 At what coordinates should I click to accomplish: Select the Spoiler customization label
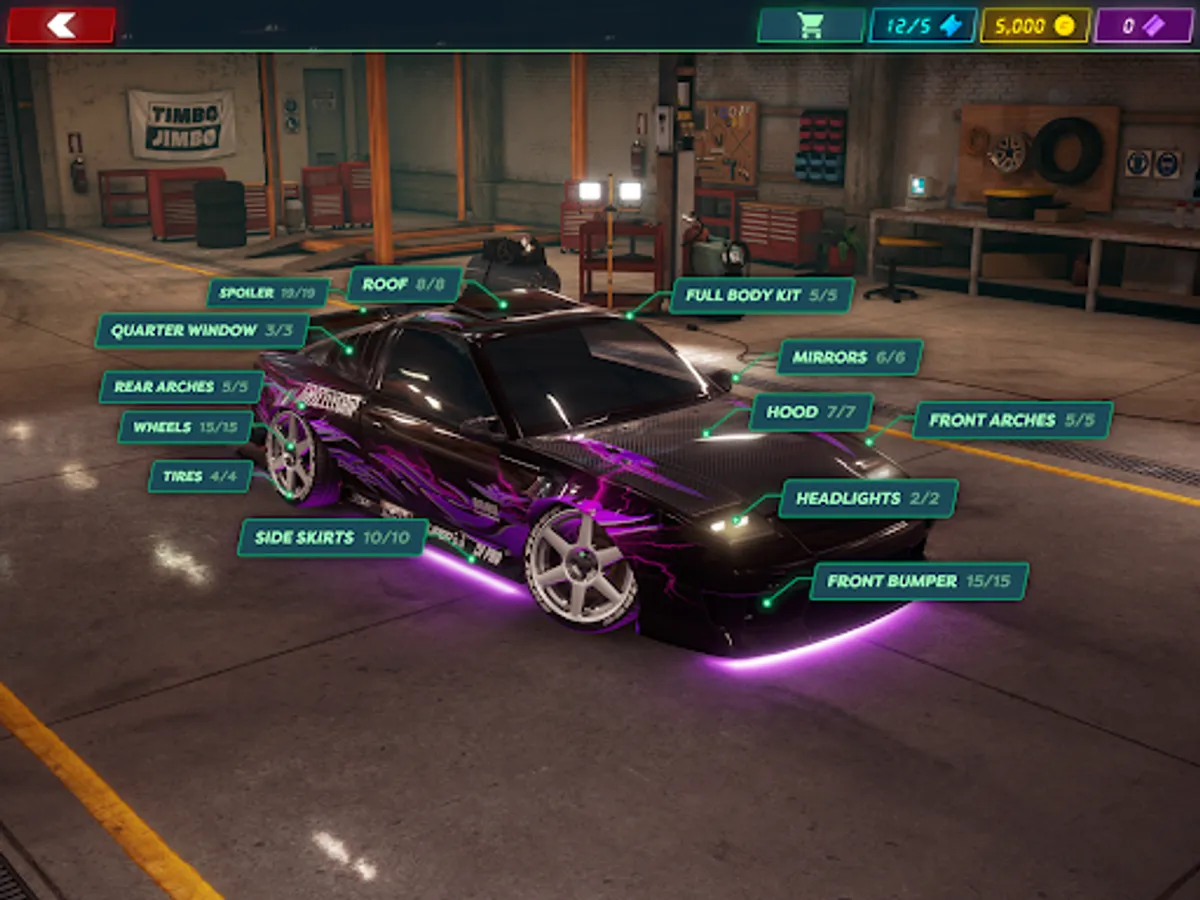point(268,293)
